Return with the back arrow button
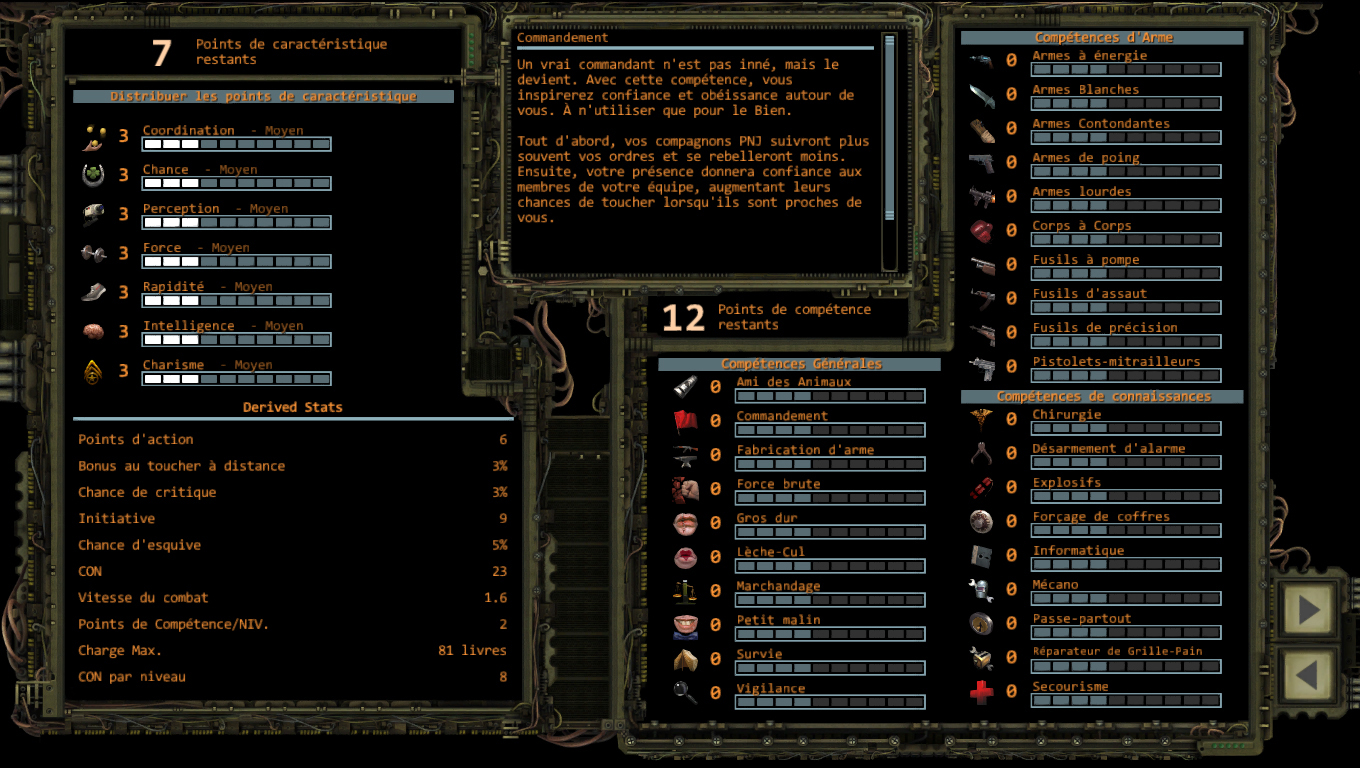1360x768 pixels. coord(1308,676)
